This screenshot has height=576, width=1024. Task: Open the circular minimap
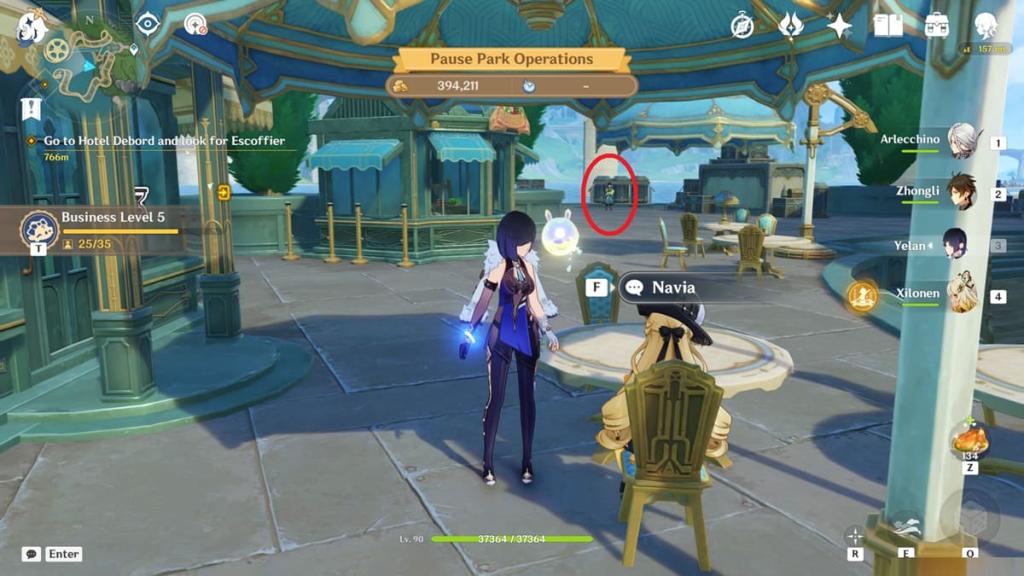(x=85, y=60)
